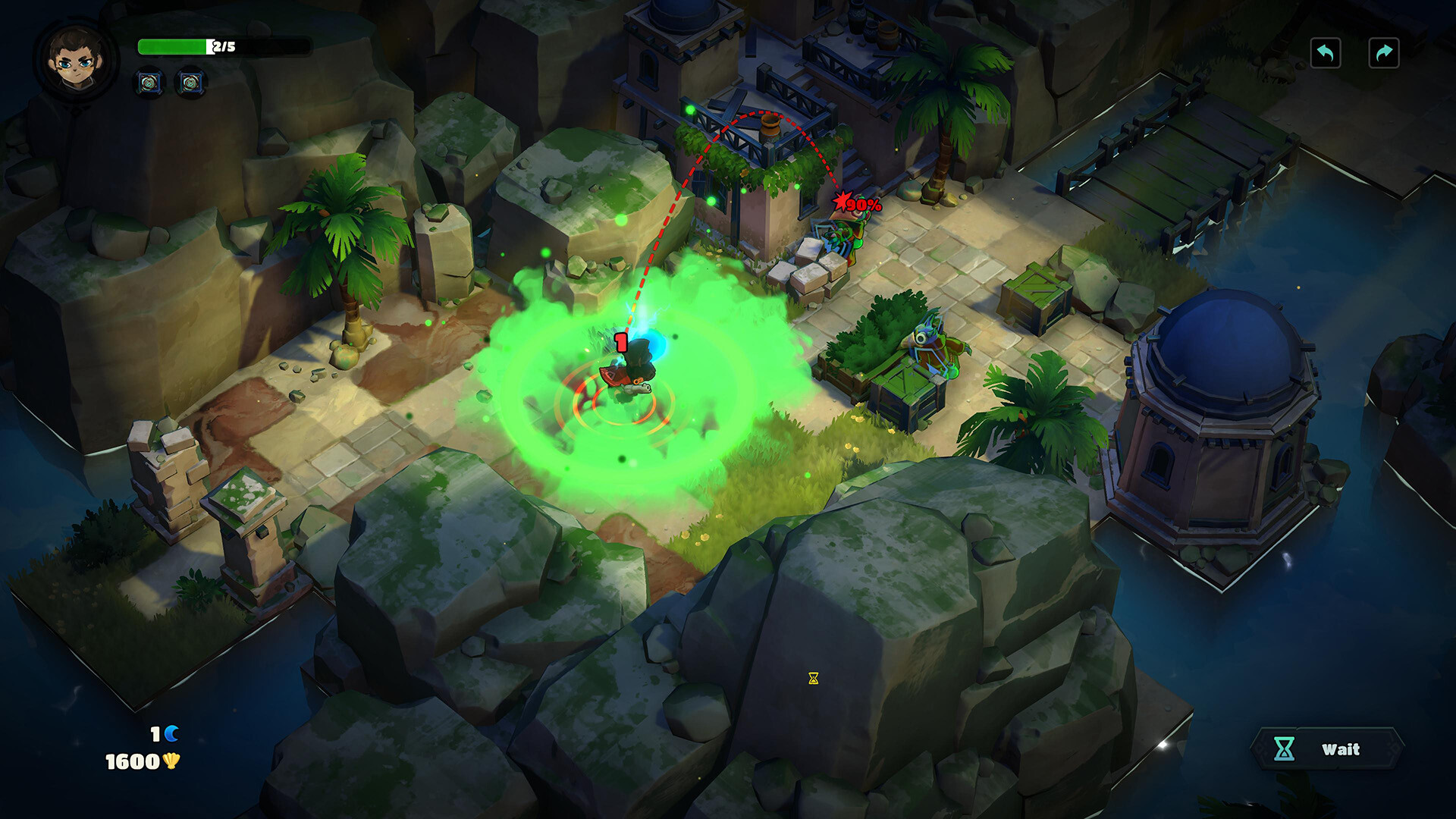
Task: Click the yellow hourglass marker on the rocks
Action: (814, 679)
